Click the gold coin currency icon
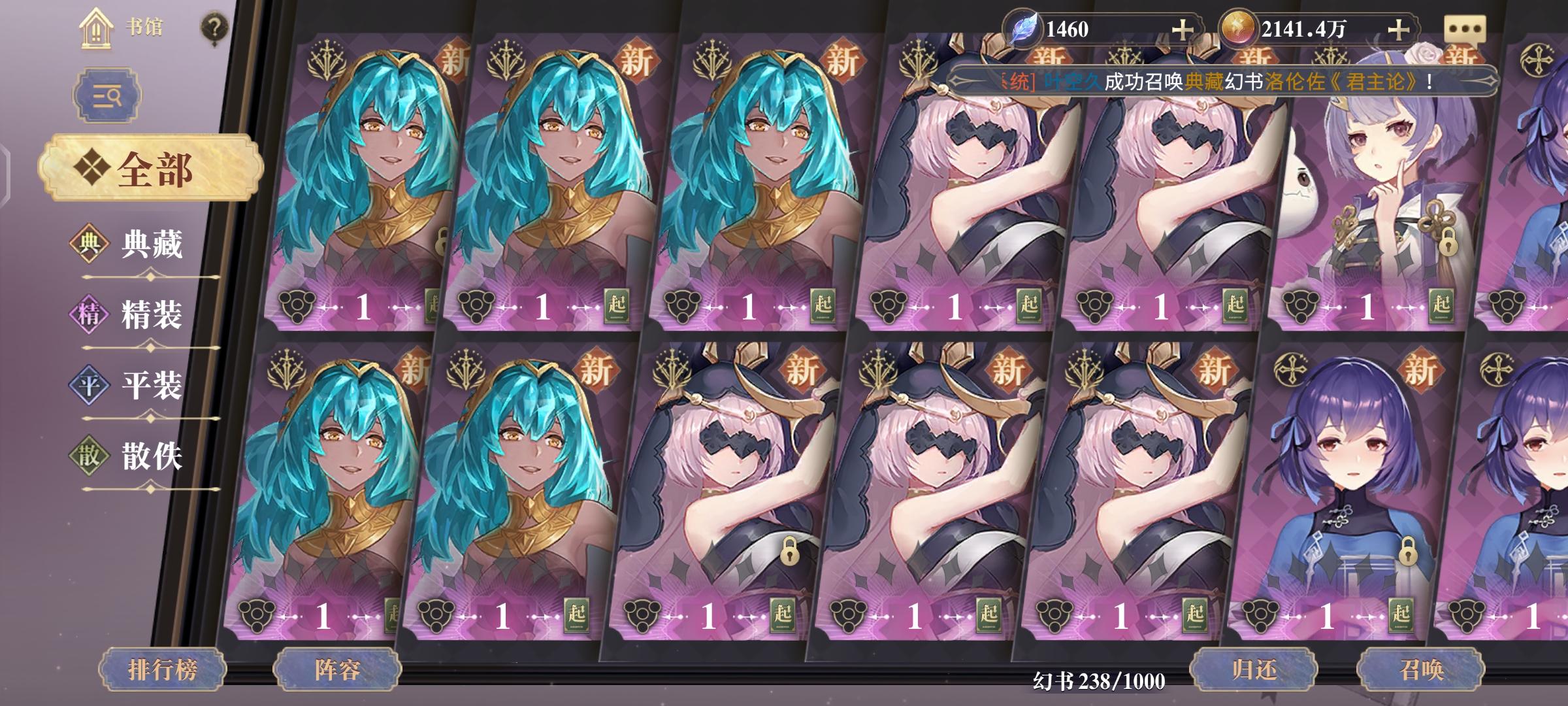This screenshot has height=706, width=1568. pos(1239,27)
